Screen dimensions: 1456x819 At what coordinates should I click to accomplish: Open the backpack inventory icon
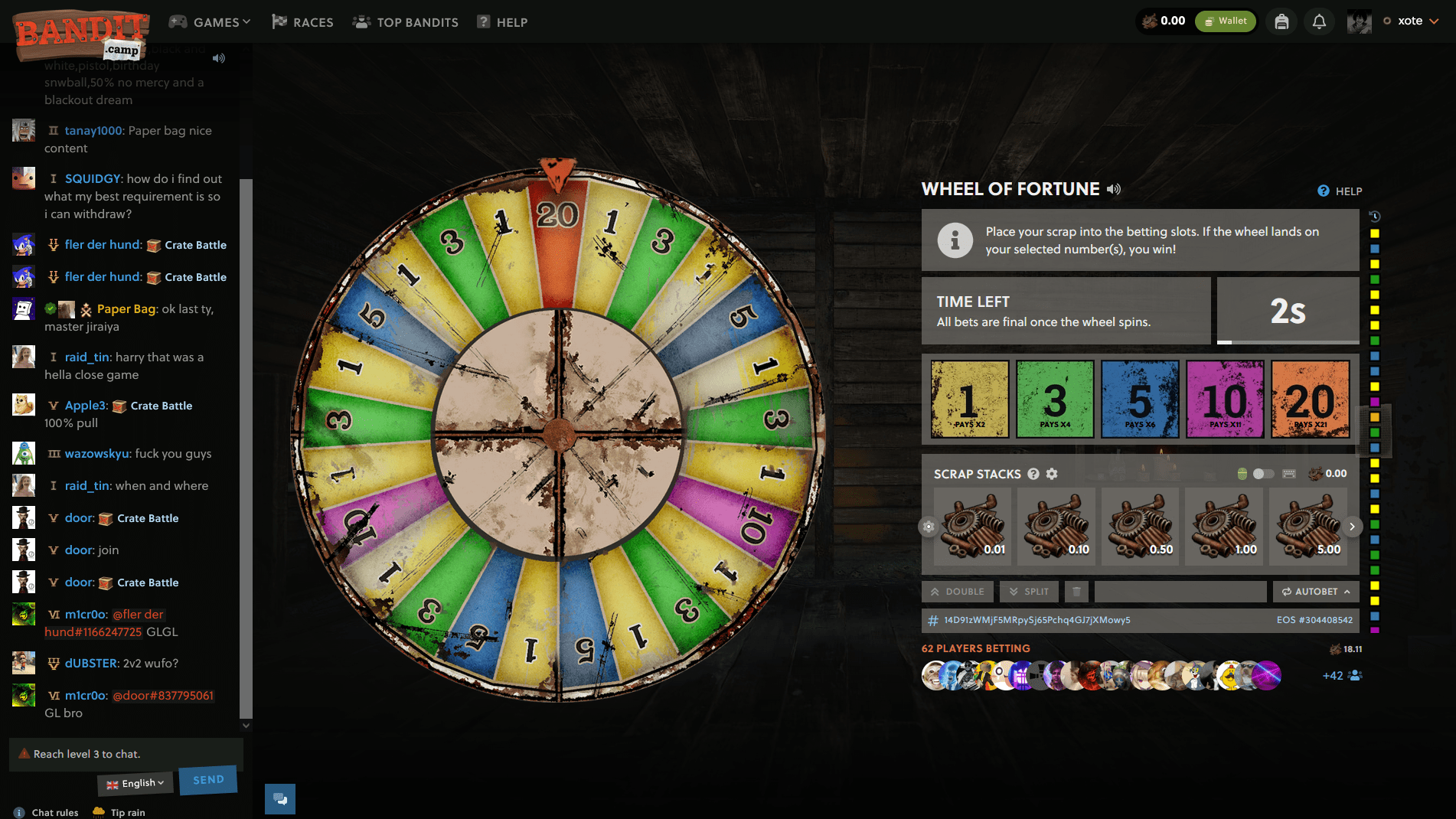(1281, 21)
